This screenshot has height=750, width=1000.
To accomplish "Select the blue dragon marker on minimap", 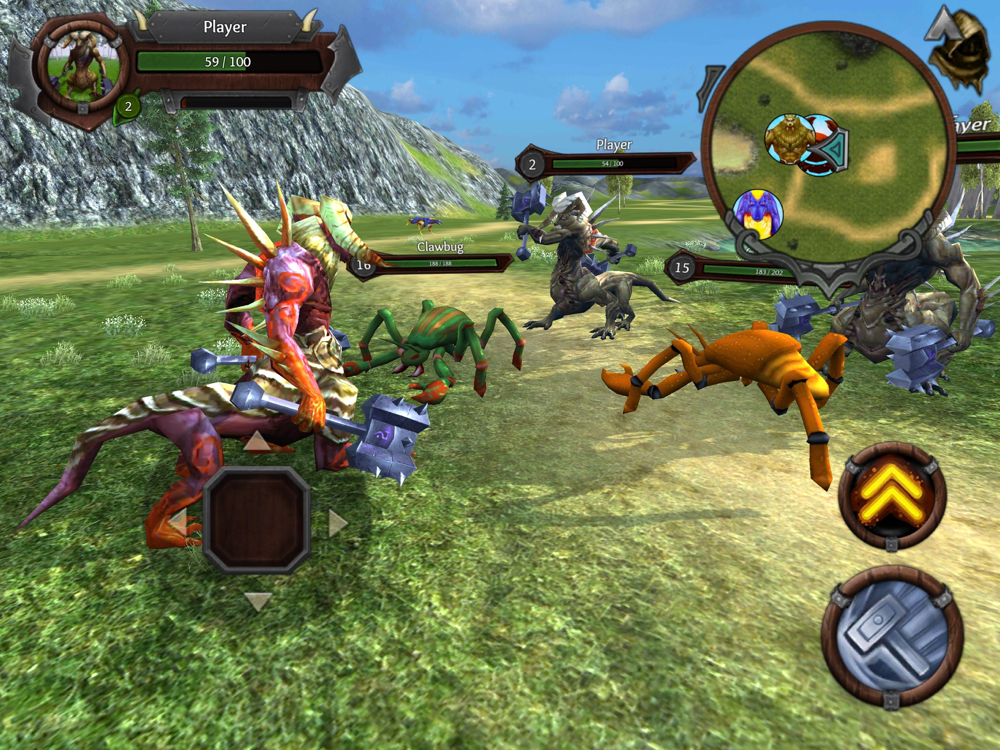I will coord(757,212).
